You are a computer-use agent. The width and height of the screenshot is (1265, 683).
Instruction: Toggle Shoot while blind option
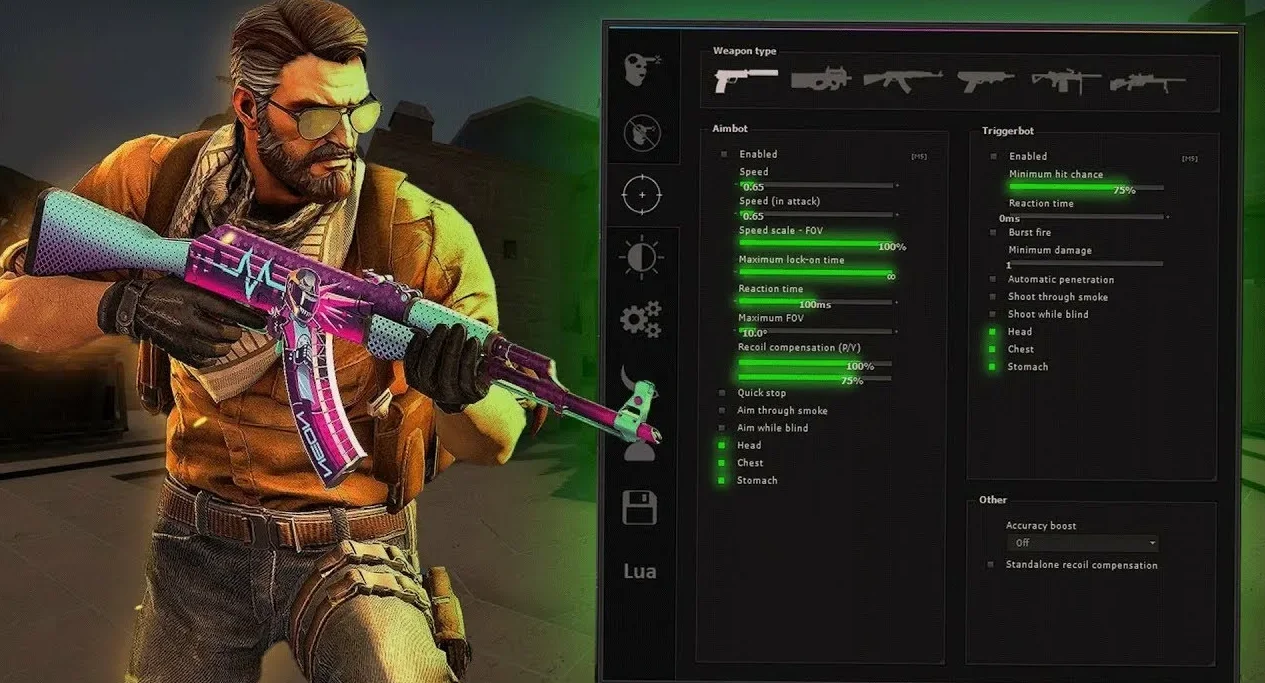(993, 315)
